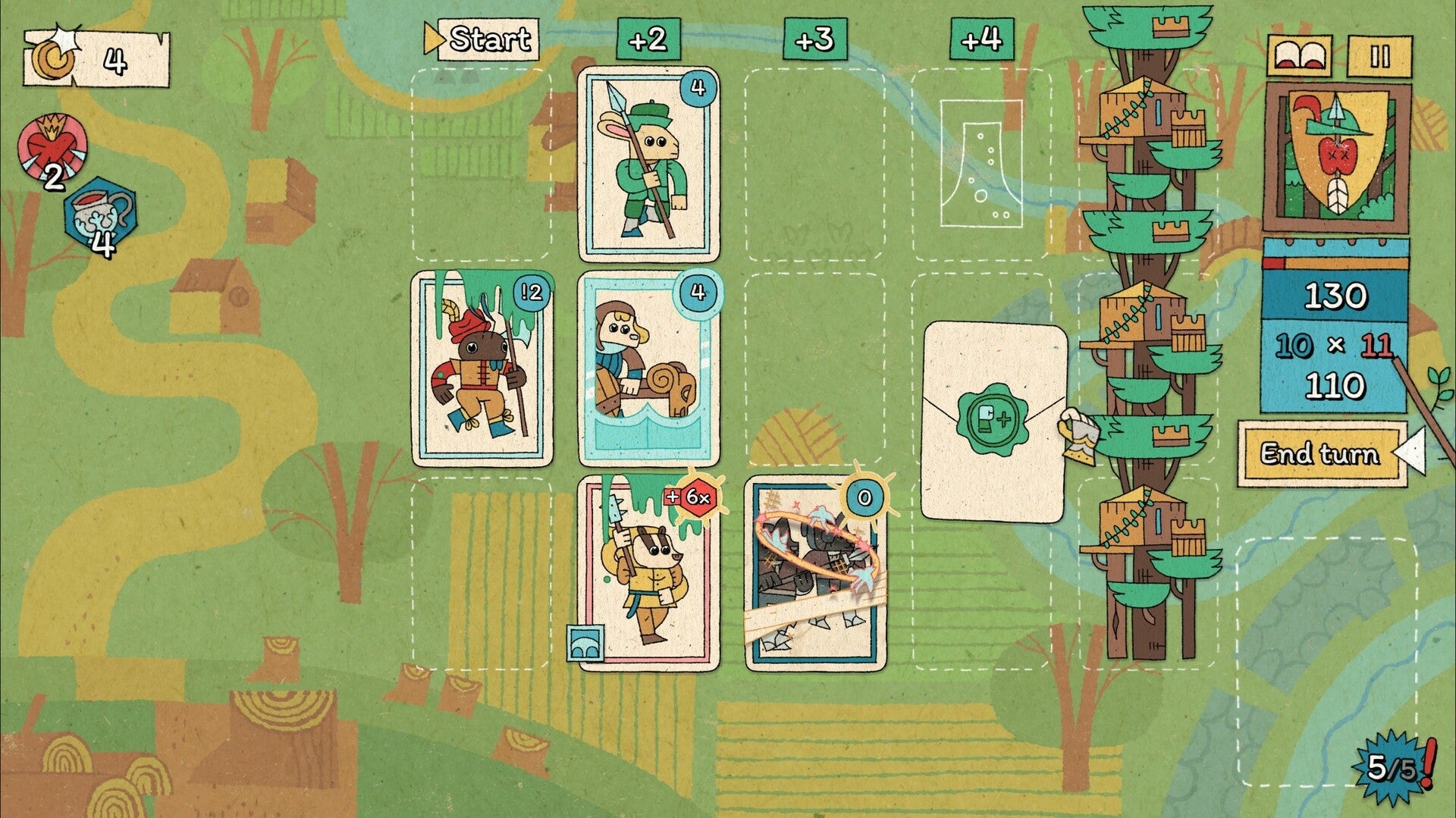Place a card in the empty potion slot
Image resolution: width=1456 pixels, height=818 pixels.
pyautogui.click(x=980, y=163)
